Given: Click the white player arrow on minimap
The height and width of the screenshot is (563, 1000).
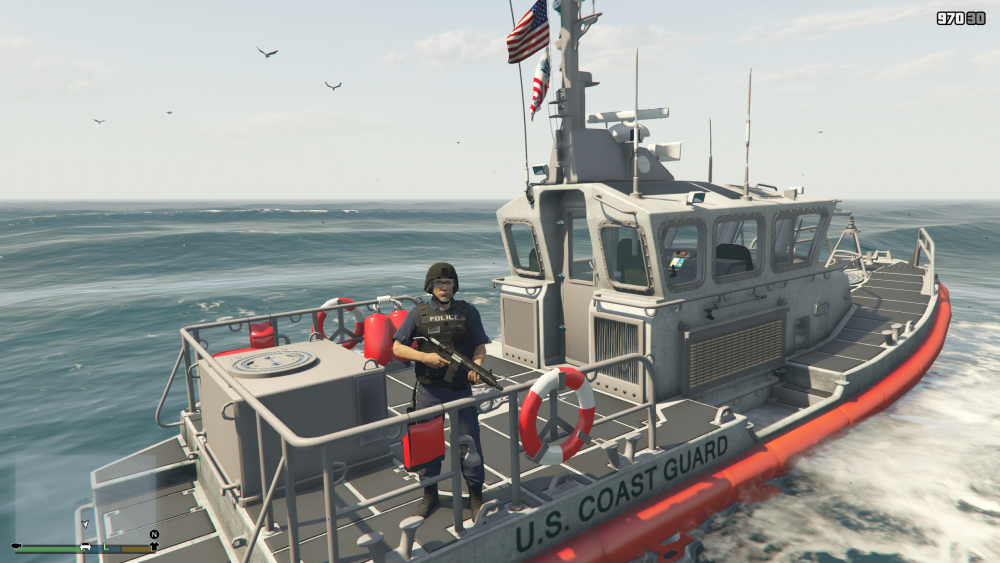Looking at the screenshot, I should (x=85, y=523).
